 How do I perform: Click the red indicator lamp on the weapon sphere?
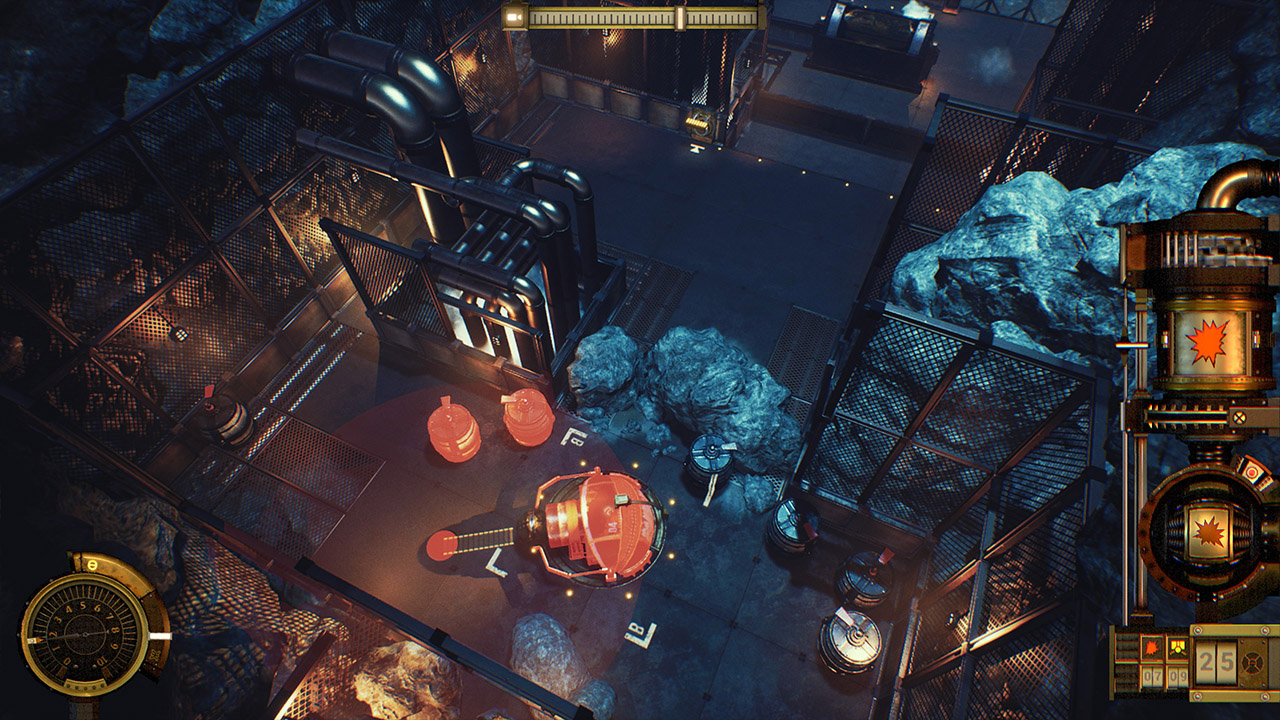point(1252,473)
